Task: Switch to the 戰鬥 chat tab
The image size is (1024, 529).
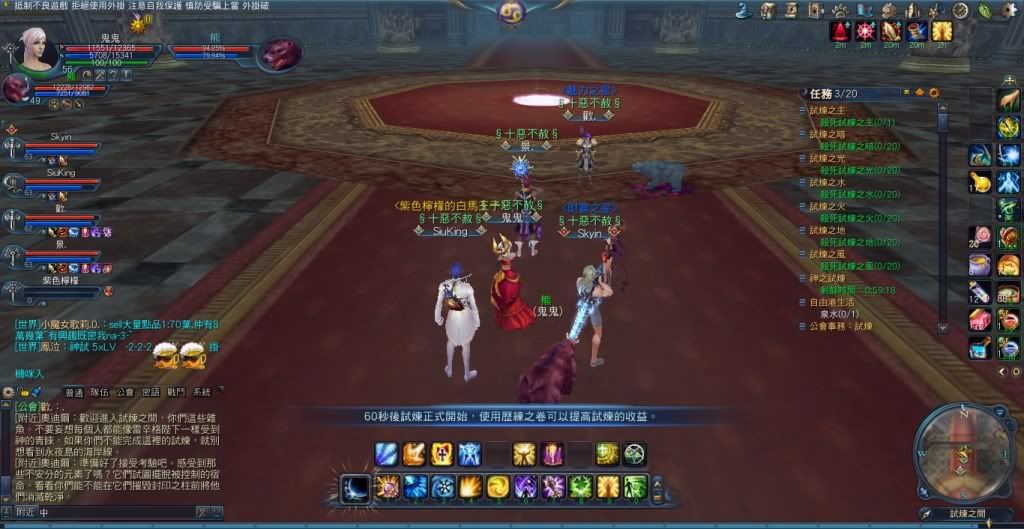Action: (176, 393)
